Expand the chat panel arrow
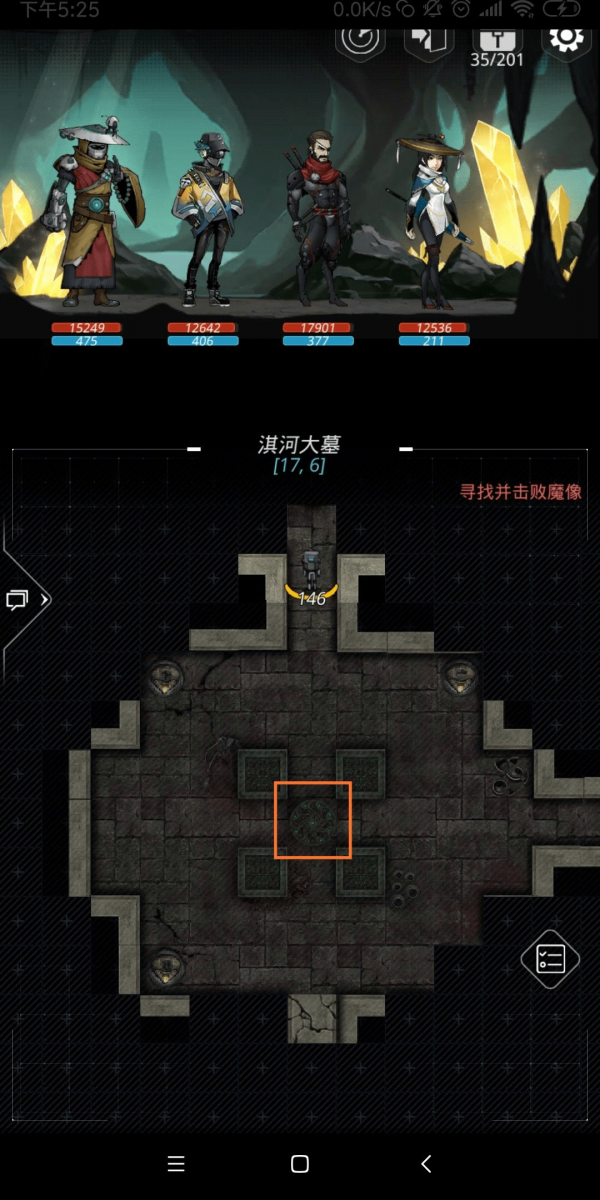 26,600
